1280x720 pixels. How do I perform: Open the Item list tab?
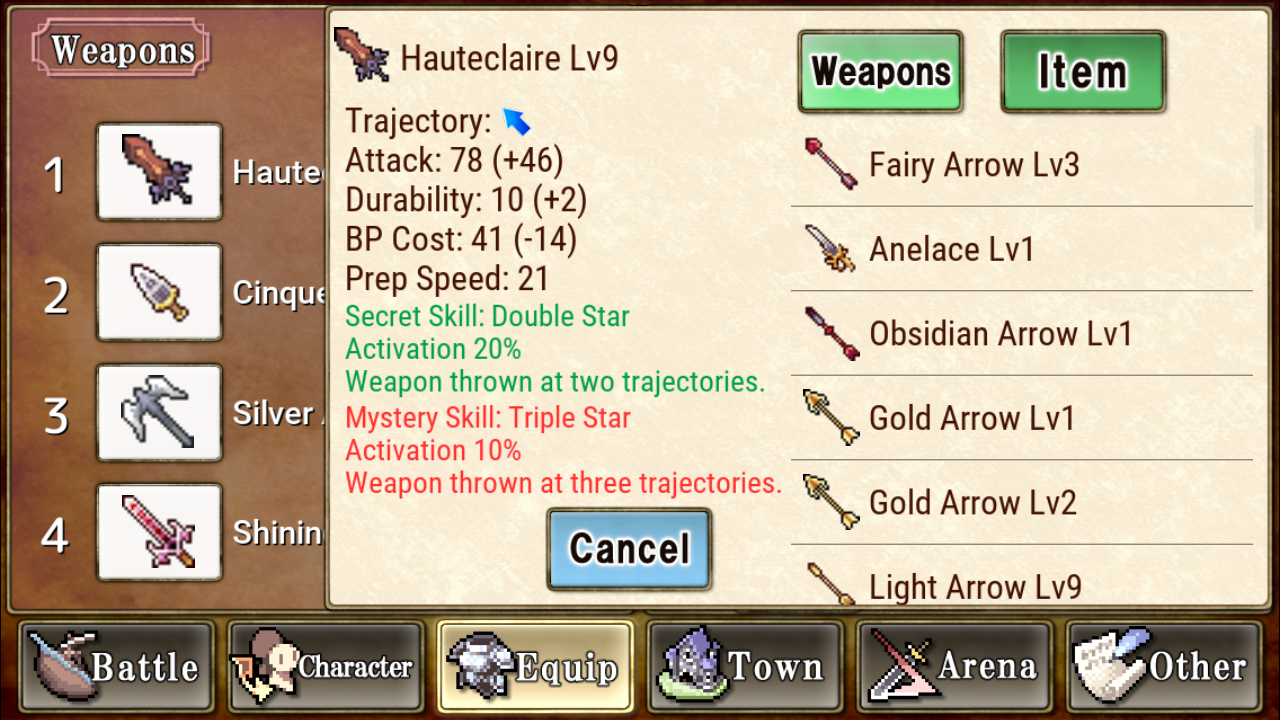(x=1083, y=71)
